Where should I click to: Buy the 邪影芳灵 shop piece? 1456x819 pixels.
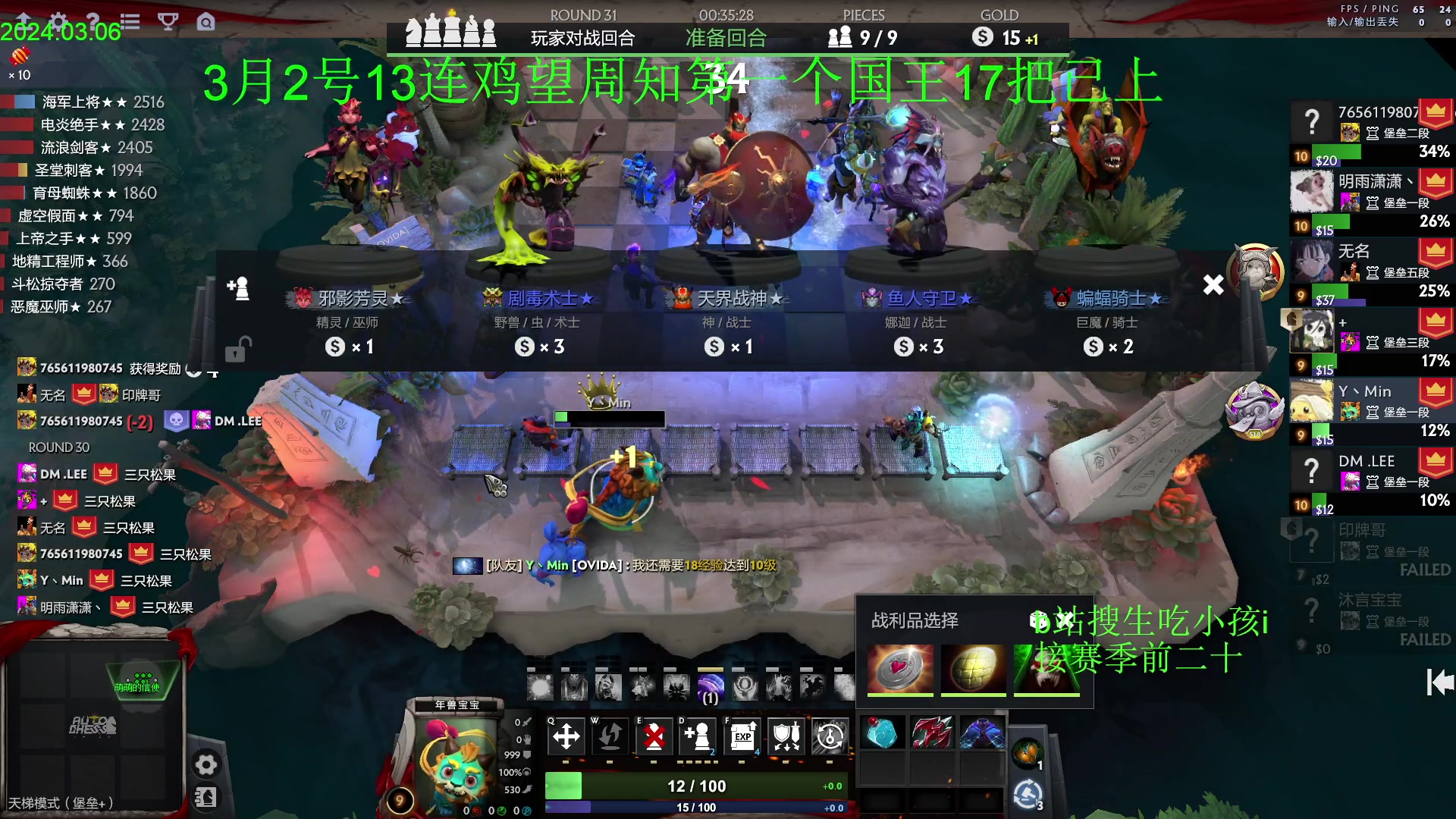348,318
